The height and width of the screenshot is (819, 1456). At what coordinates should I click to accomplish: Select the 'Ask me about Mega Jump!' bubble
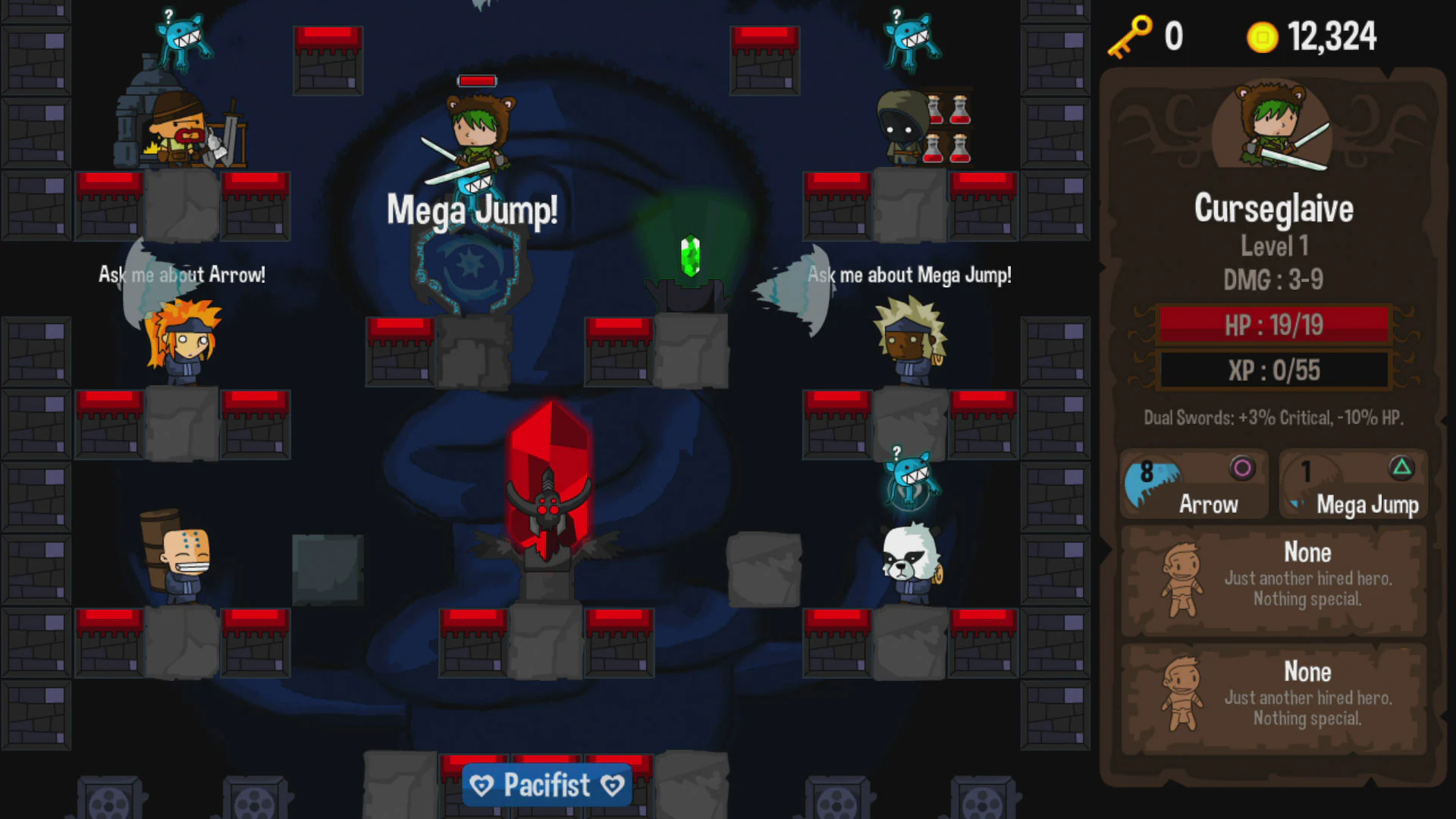click(910, 275)
